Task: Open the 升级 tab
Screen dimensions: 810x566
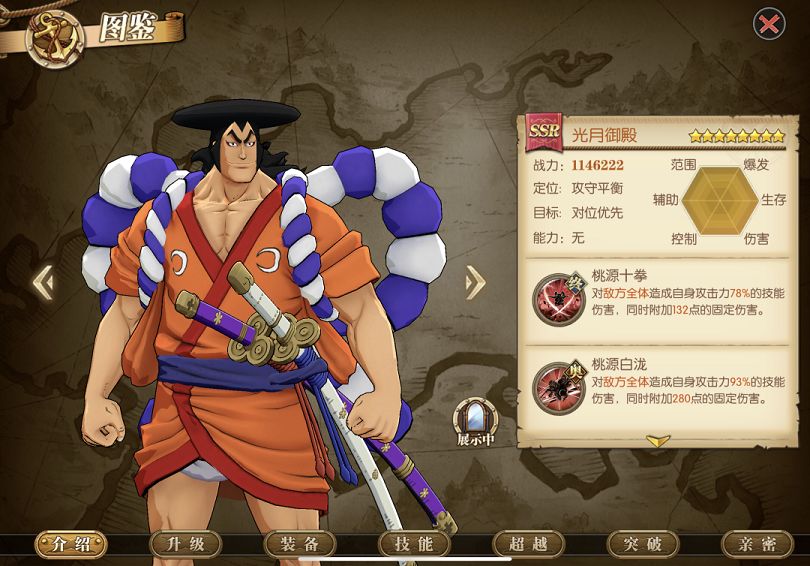Action: 184,544
